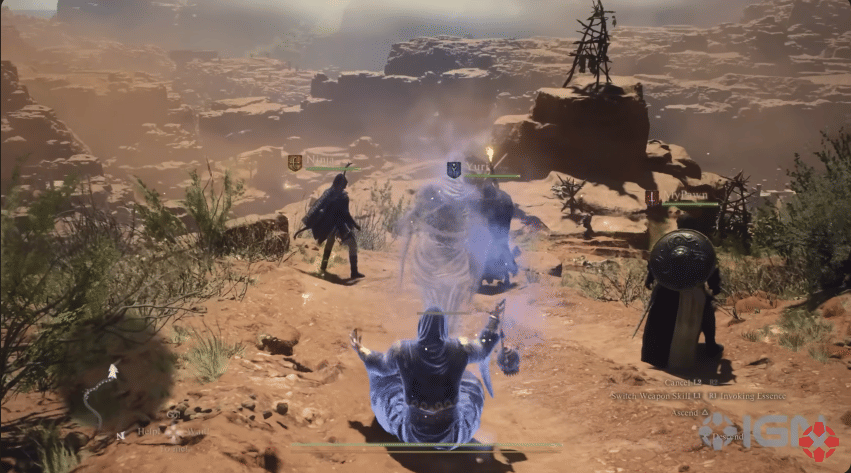Select the "Go!" pawn command

(x=175, y=416)
